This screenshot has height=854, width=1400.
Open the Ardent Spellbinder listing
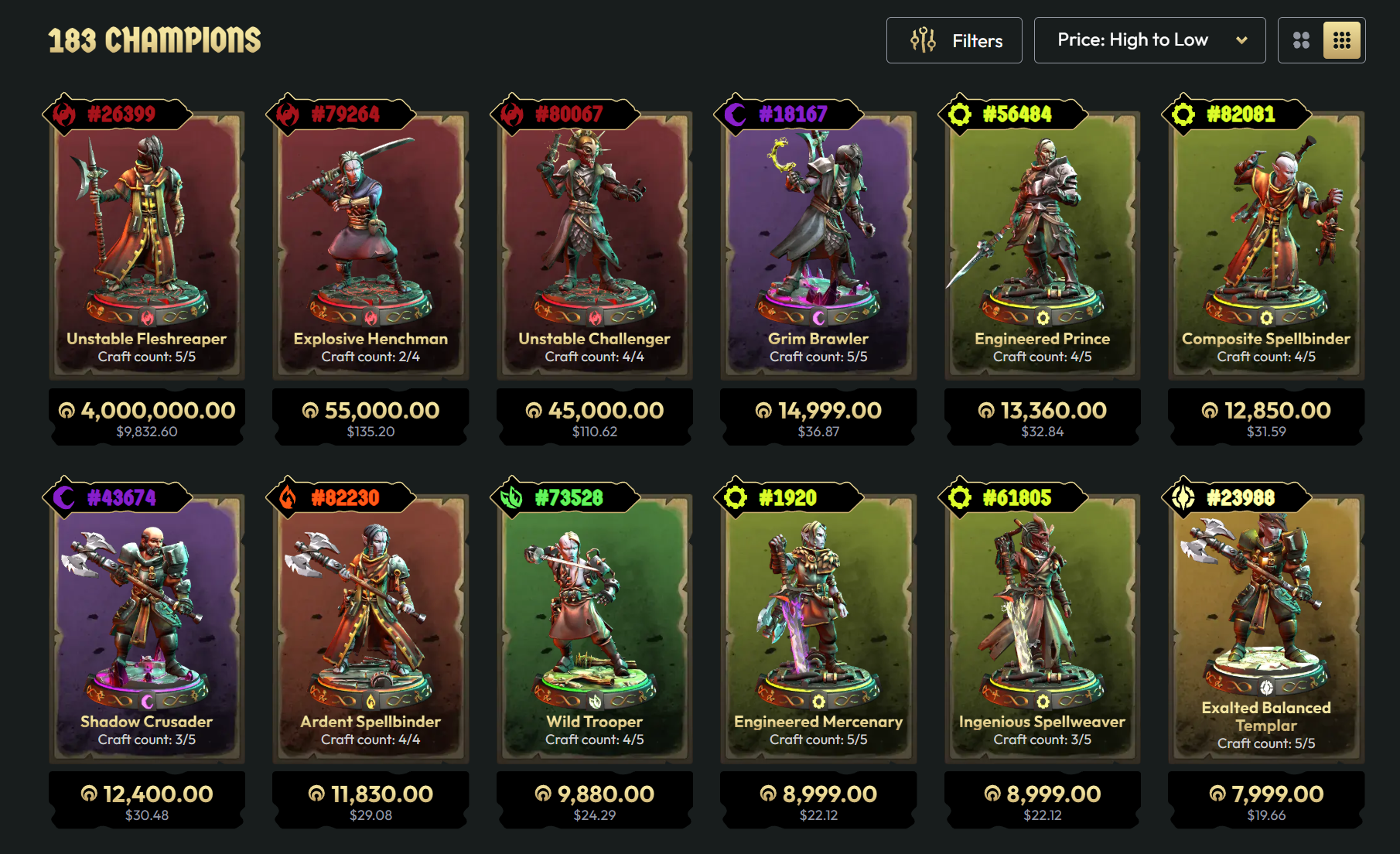click(370, 623)
